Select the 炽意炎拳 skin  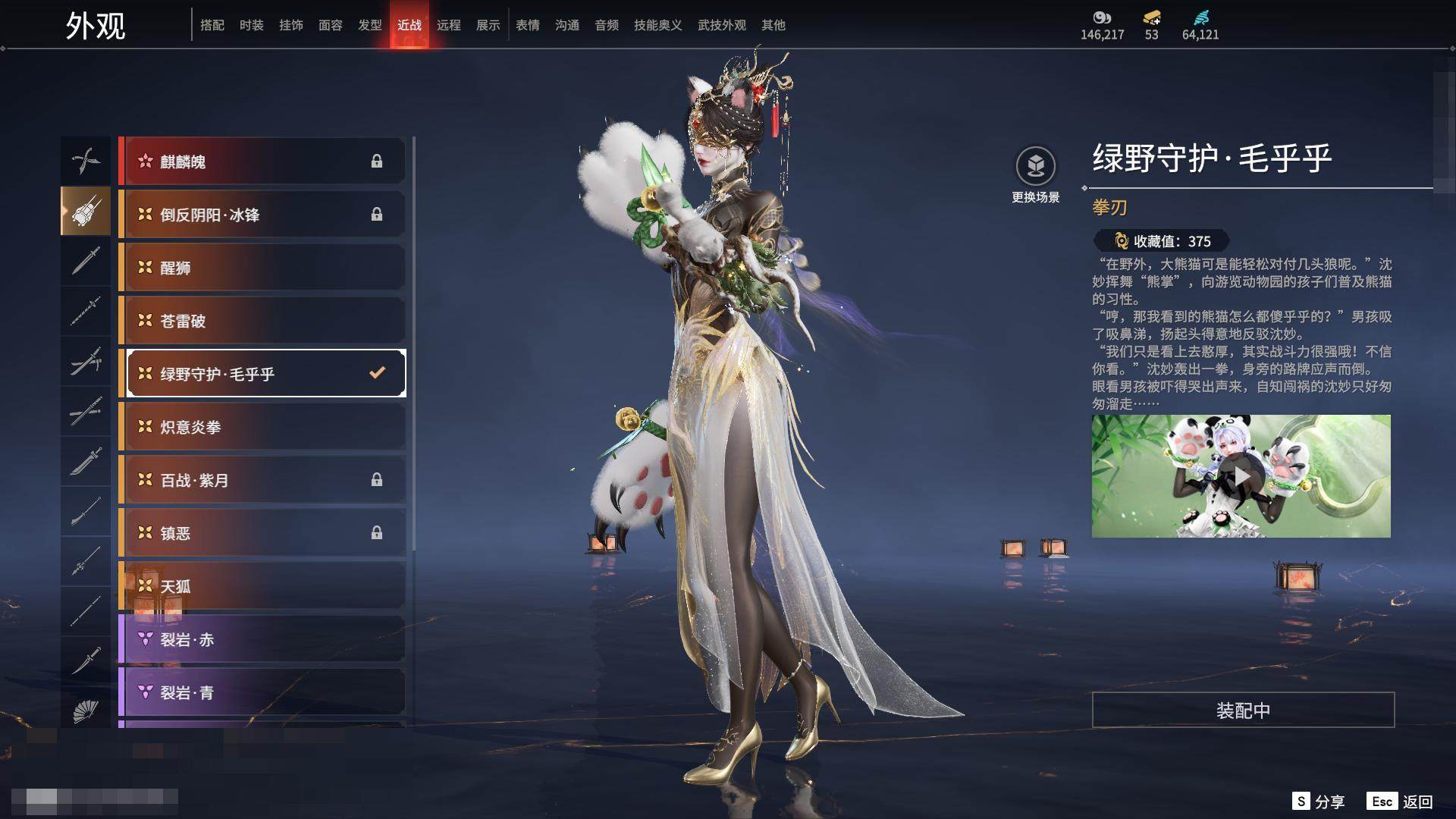(x=262, y=427)
